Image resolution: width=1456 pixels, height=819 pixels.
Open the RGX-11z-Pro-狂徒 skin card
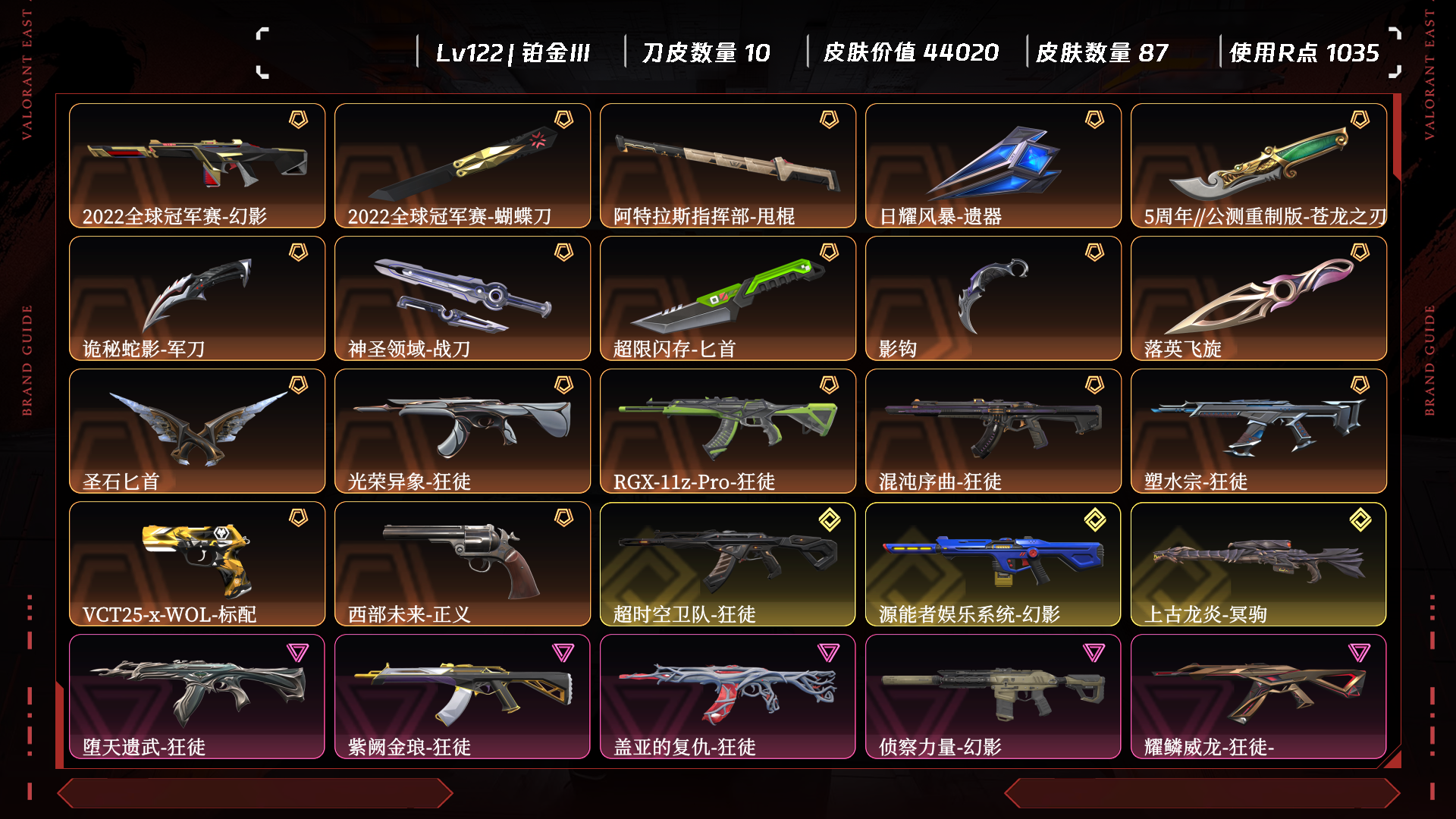728,431
